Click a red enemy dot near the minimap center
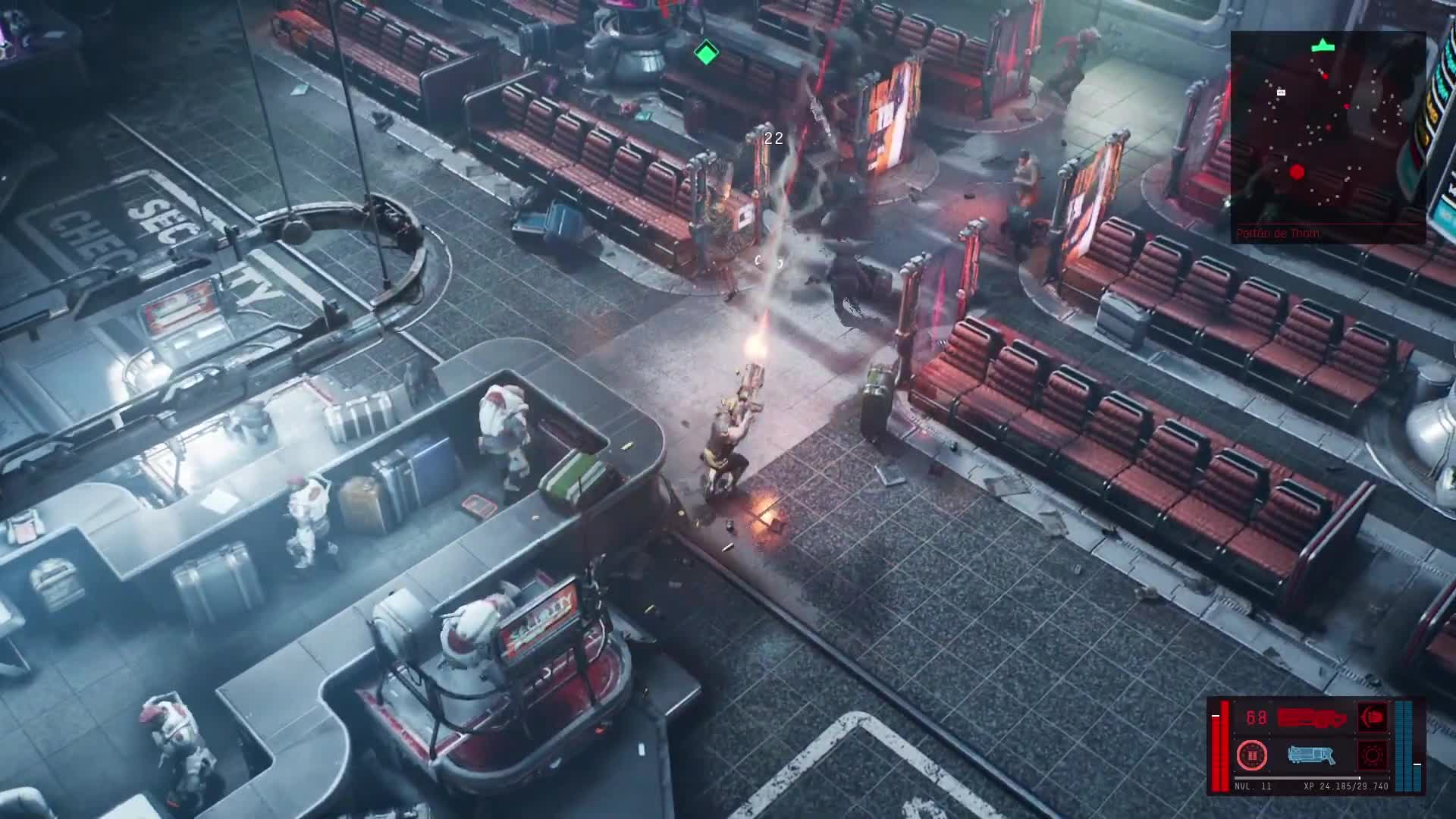Image resolution: width=1456 pixels, height=819 pixels. [1346, 107]
